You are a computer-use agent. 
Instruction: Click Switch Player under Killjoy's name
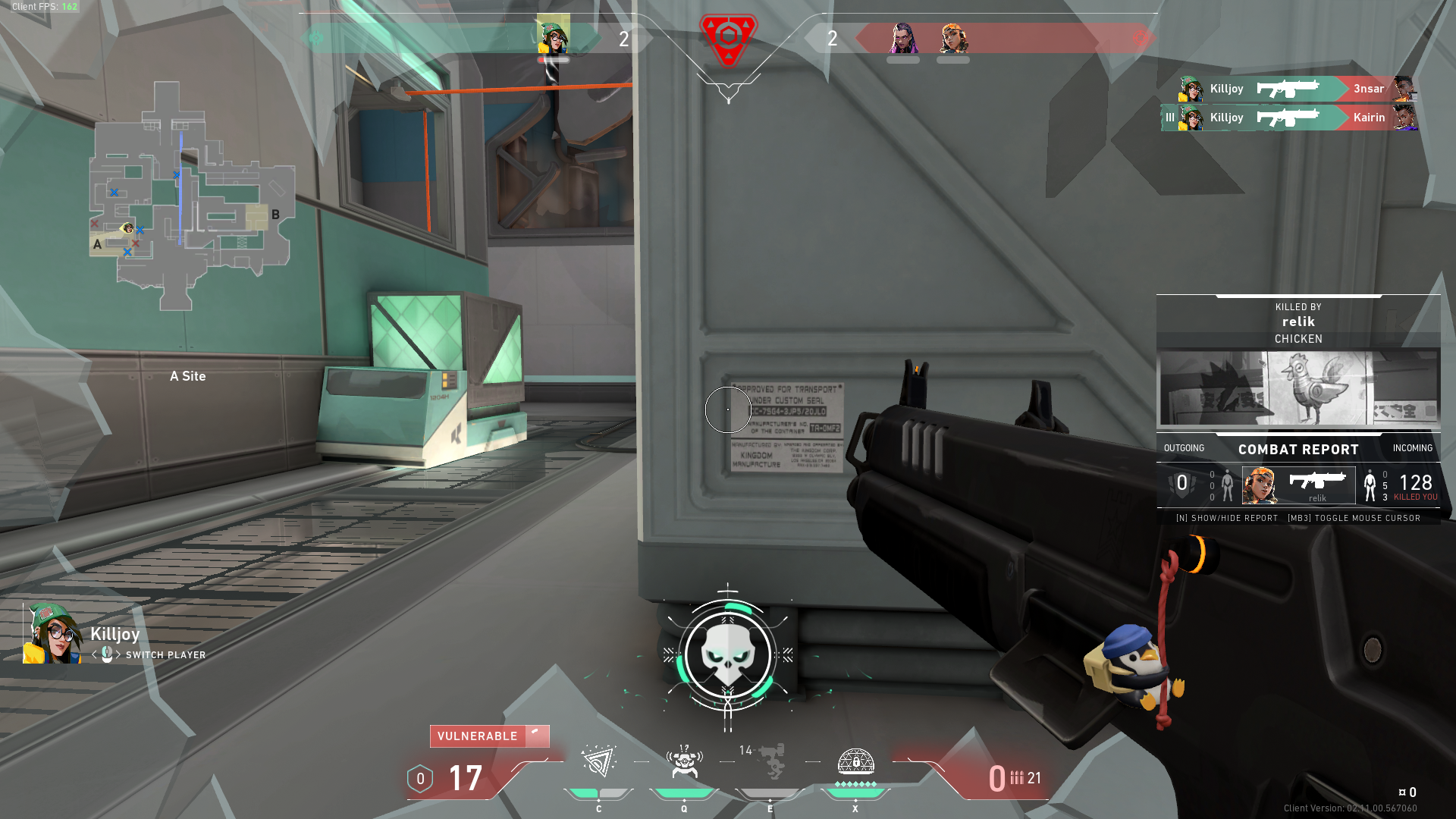point(165,655)
